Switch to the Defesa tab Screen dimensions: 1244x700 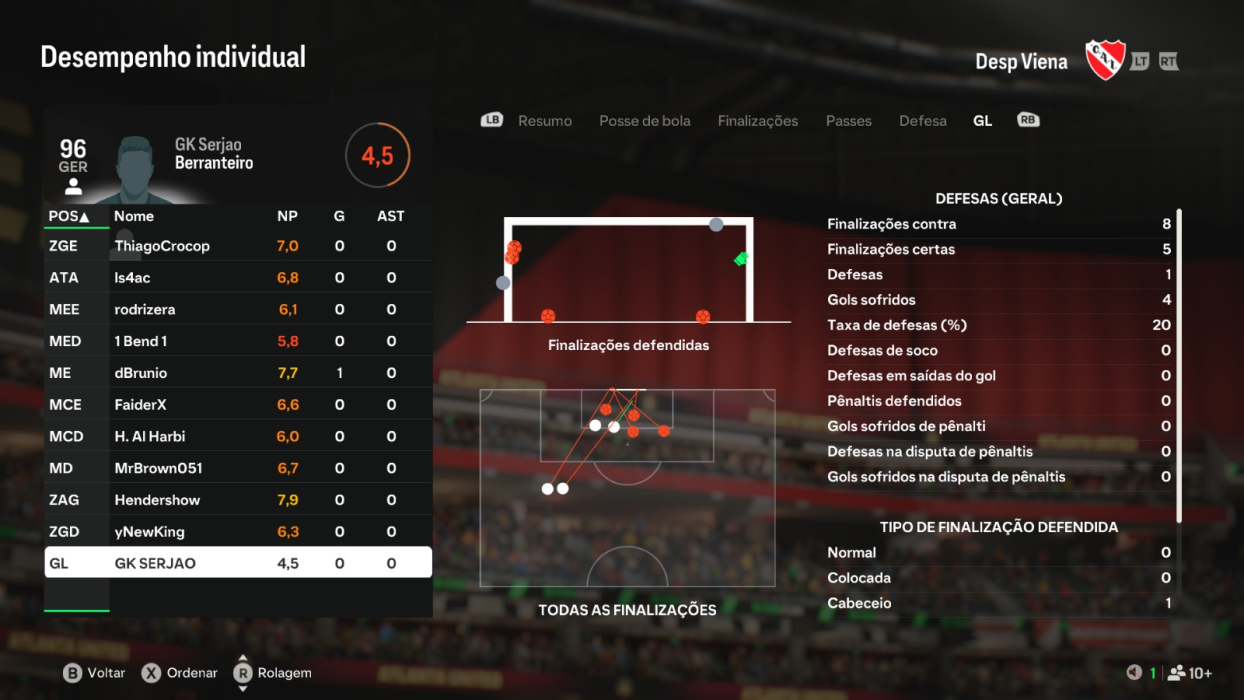[x=922, y=121]
